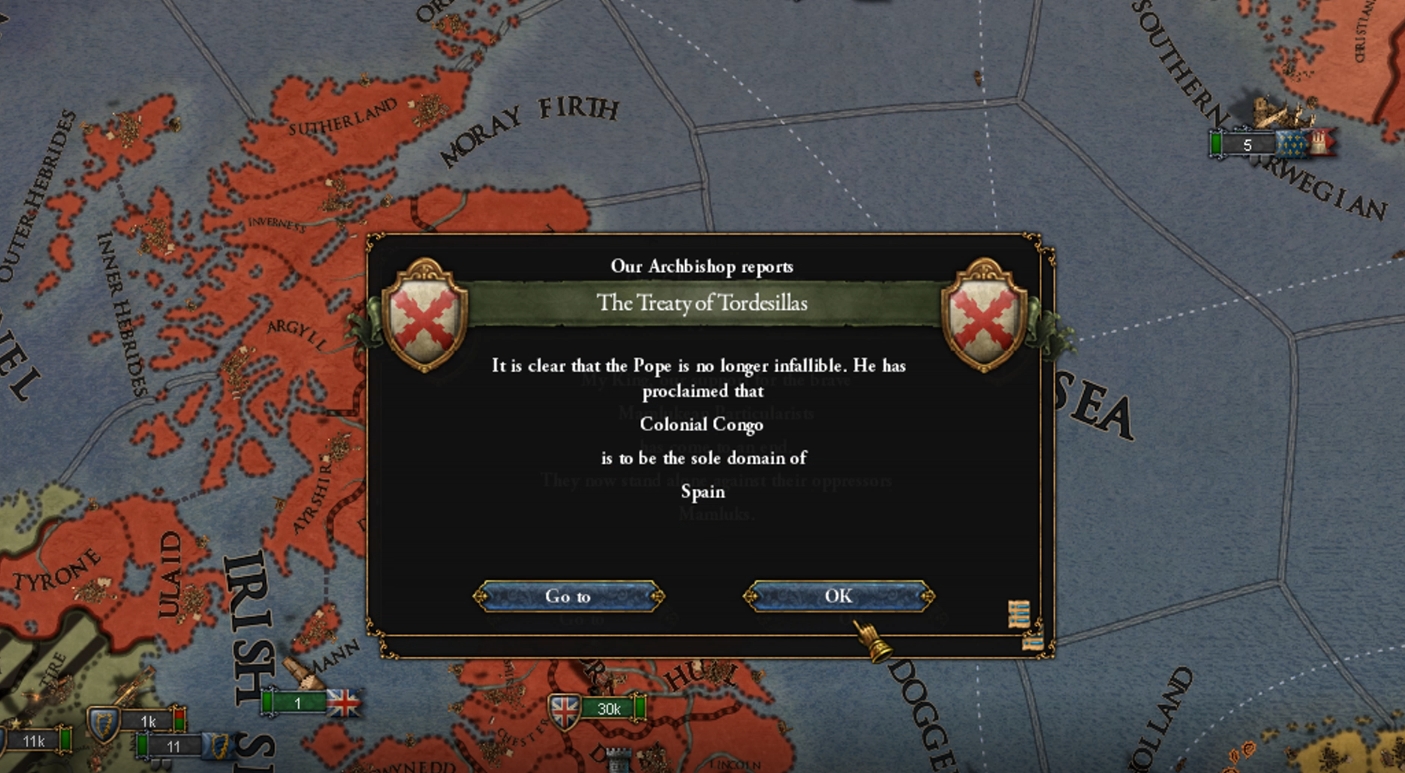The width and height of the screenshot is (1405, 773).
Task: Click the lower scroll icon at popup corner
Action: (x=1034, y=643)
